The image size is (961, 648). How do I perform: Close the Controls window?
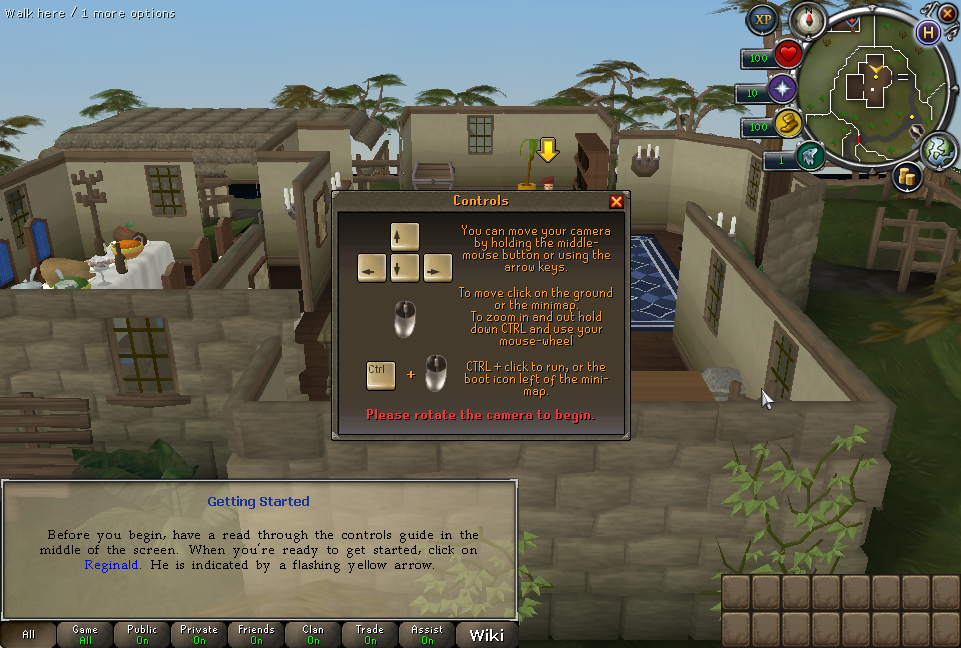tap(616, 201)
